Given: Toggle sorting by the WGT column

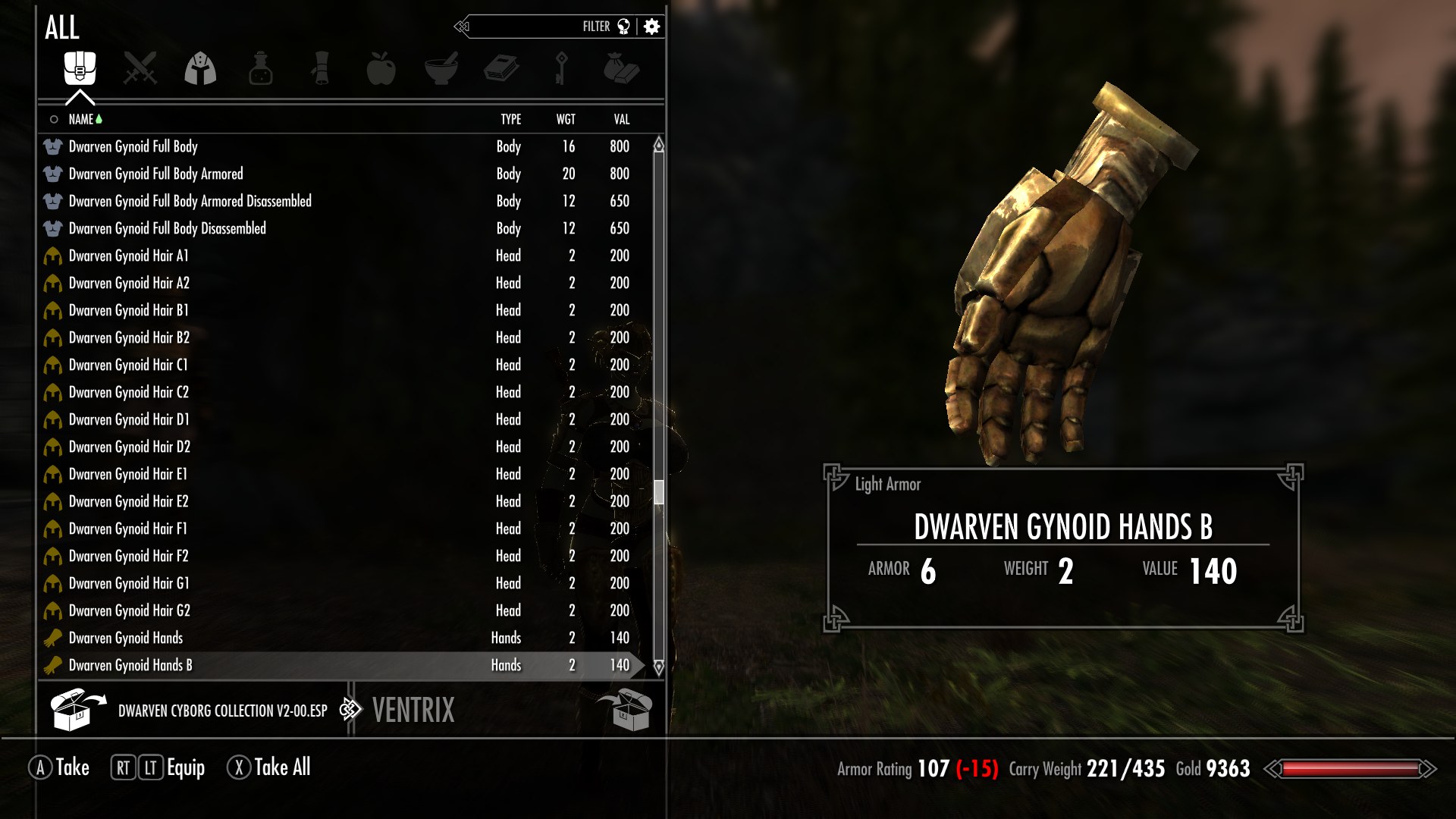Looking at the screenshot, I should click(566, 119).
